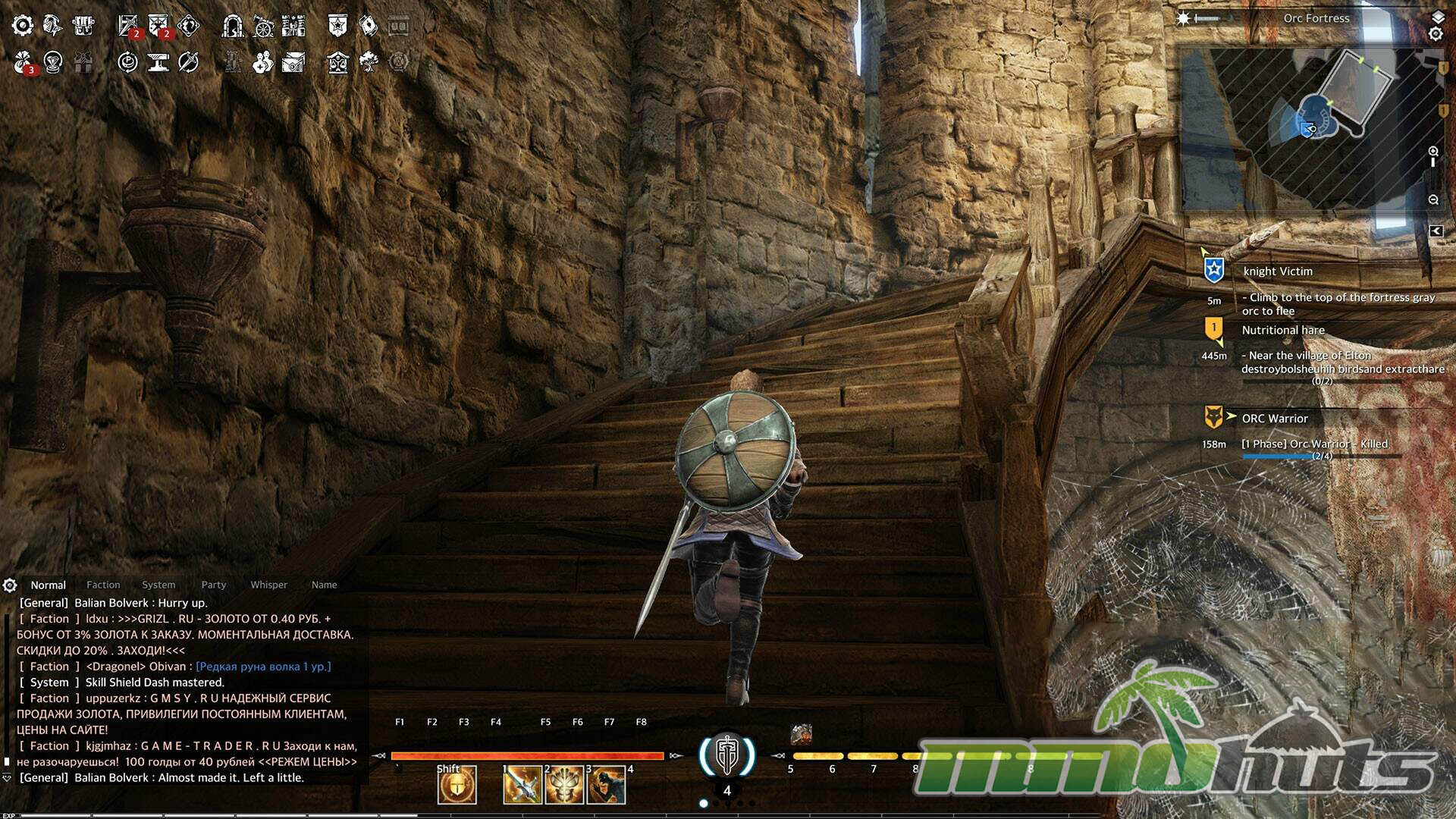Zoom in on the minimap
The image size is (1456, 819).
1433,152
